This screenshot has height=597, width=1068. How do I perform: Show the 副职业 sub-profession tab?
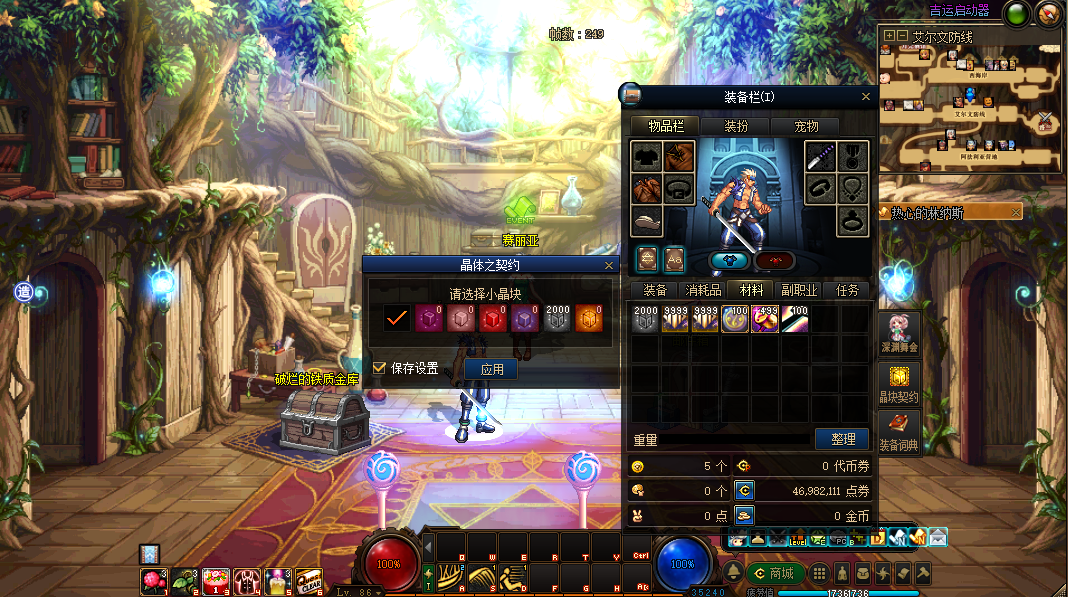799,290
